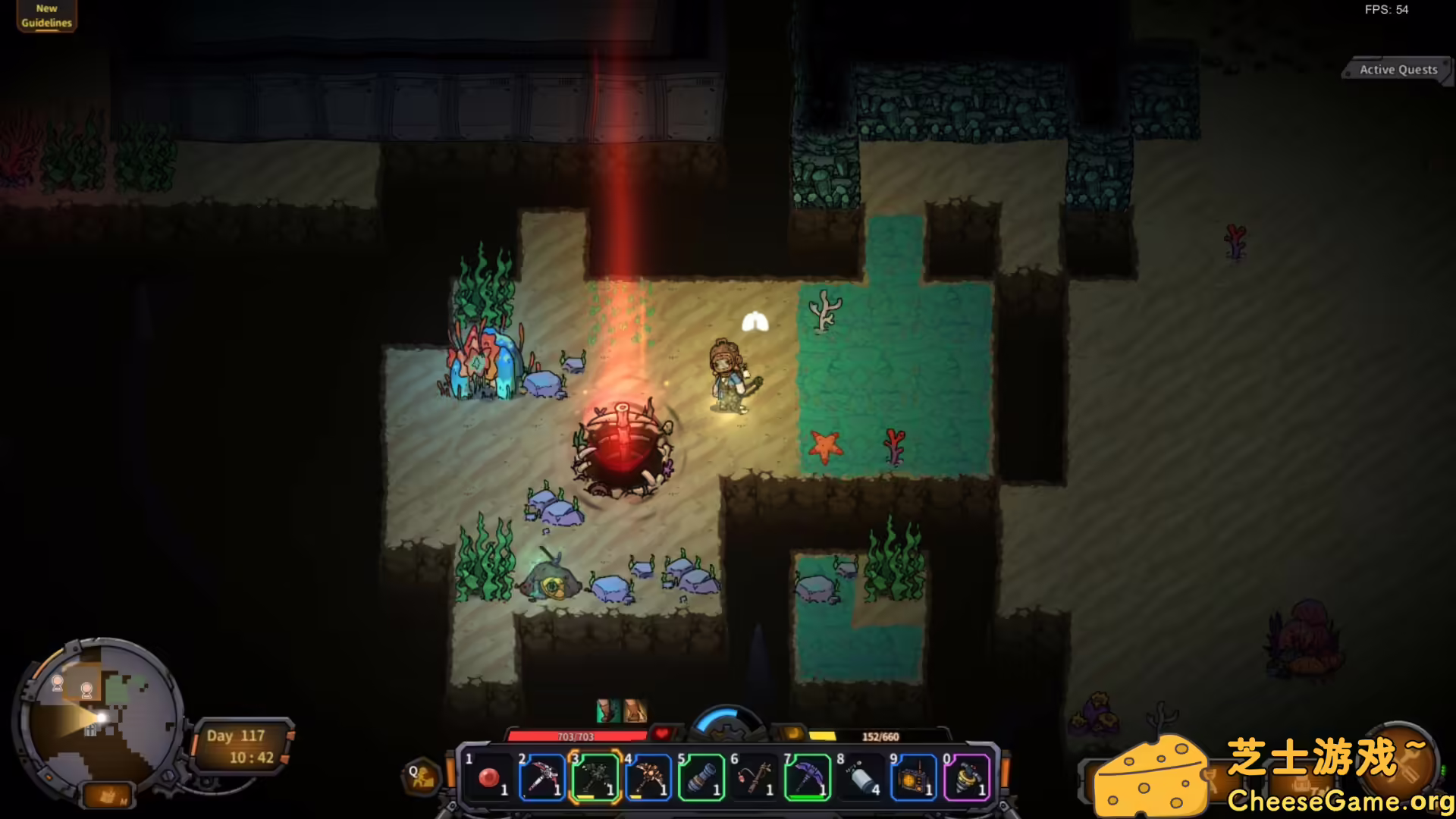Select the purple pickaxe in slot 7
The image size is (1456, 819).
[x=808, y=777]
